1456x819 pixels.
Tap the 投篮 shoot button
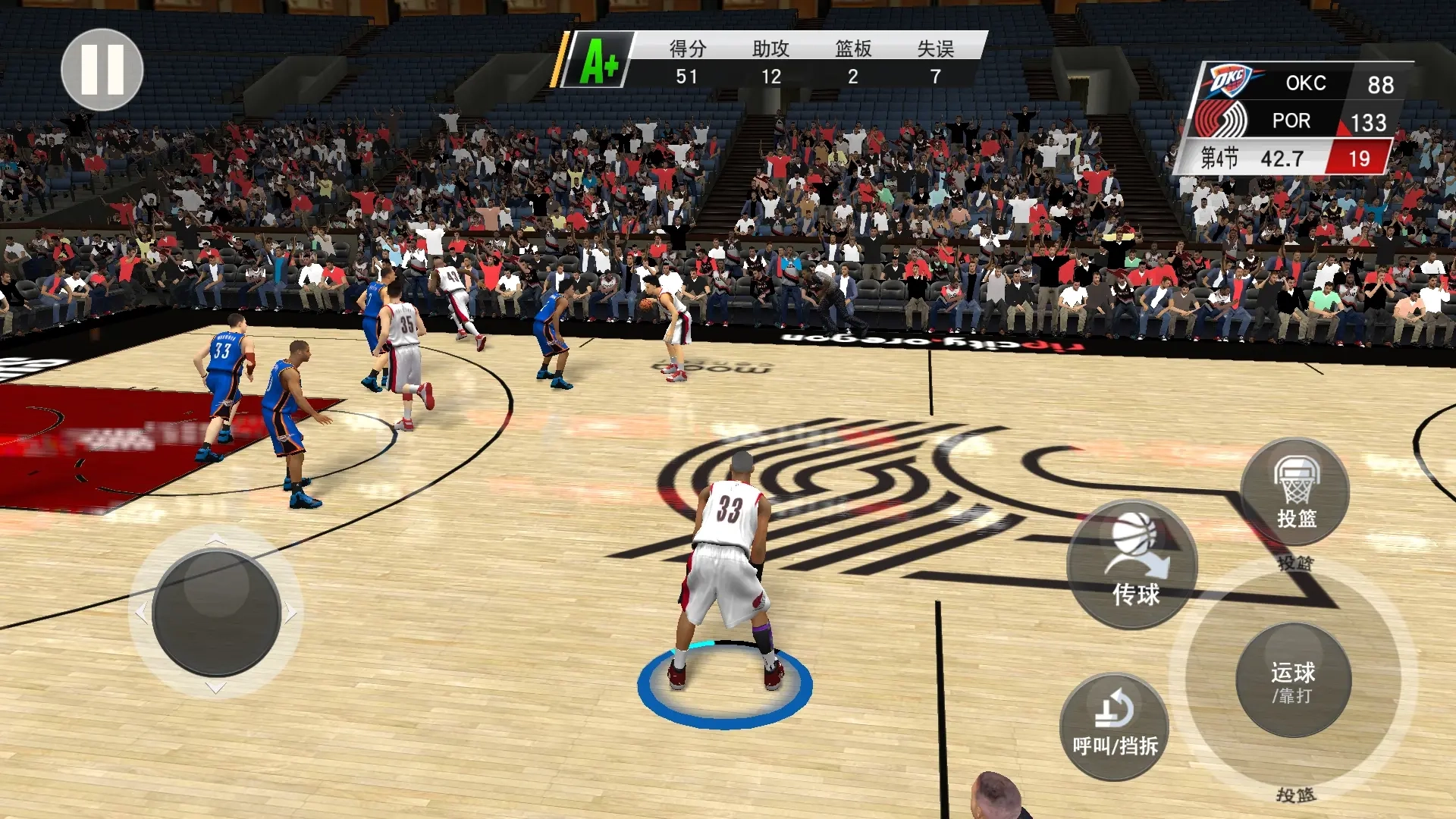pos(1295,492)
